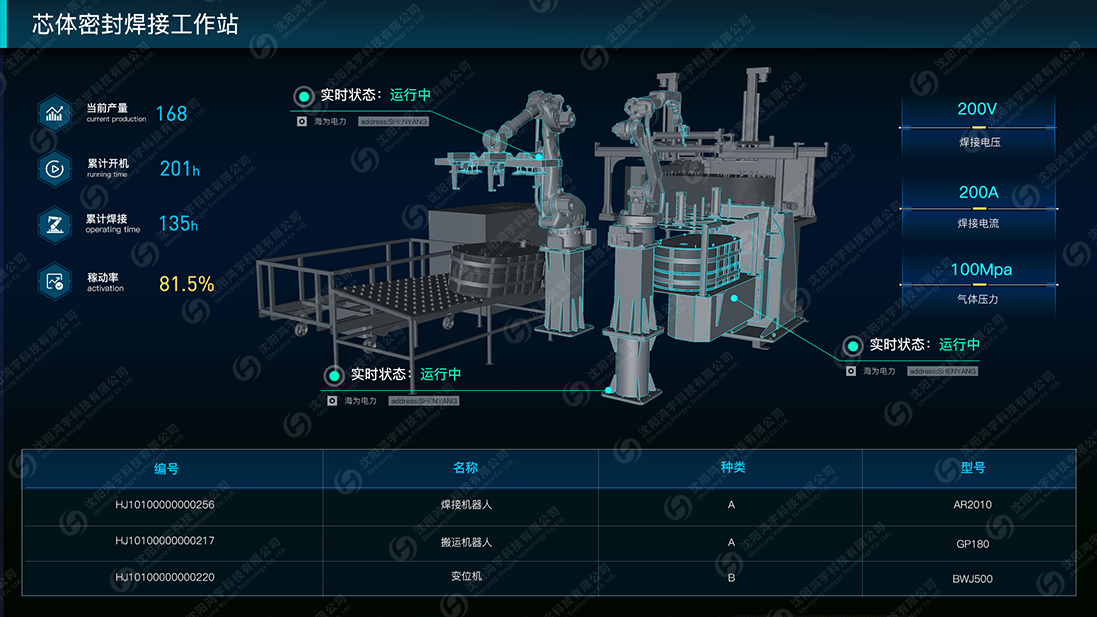
Task: Select the 焊接电流 200A panel
Action: click(x=978, y=205)
